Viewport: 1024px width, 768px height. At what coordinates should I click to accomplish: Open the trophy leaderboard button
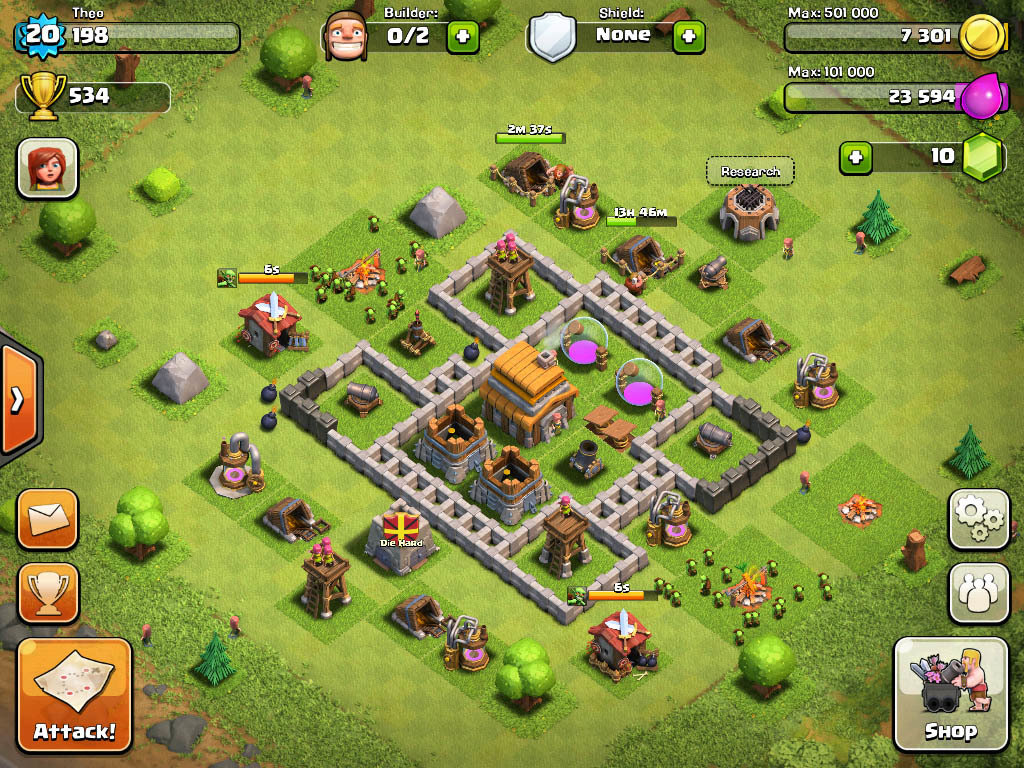tap(47, 592)
